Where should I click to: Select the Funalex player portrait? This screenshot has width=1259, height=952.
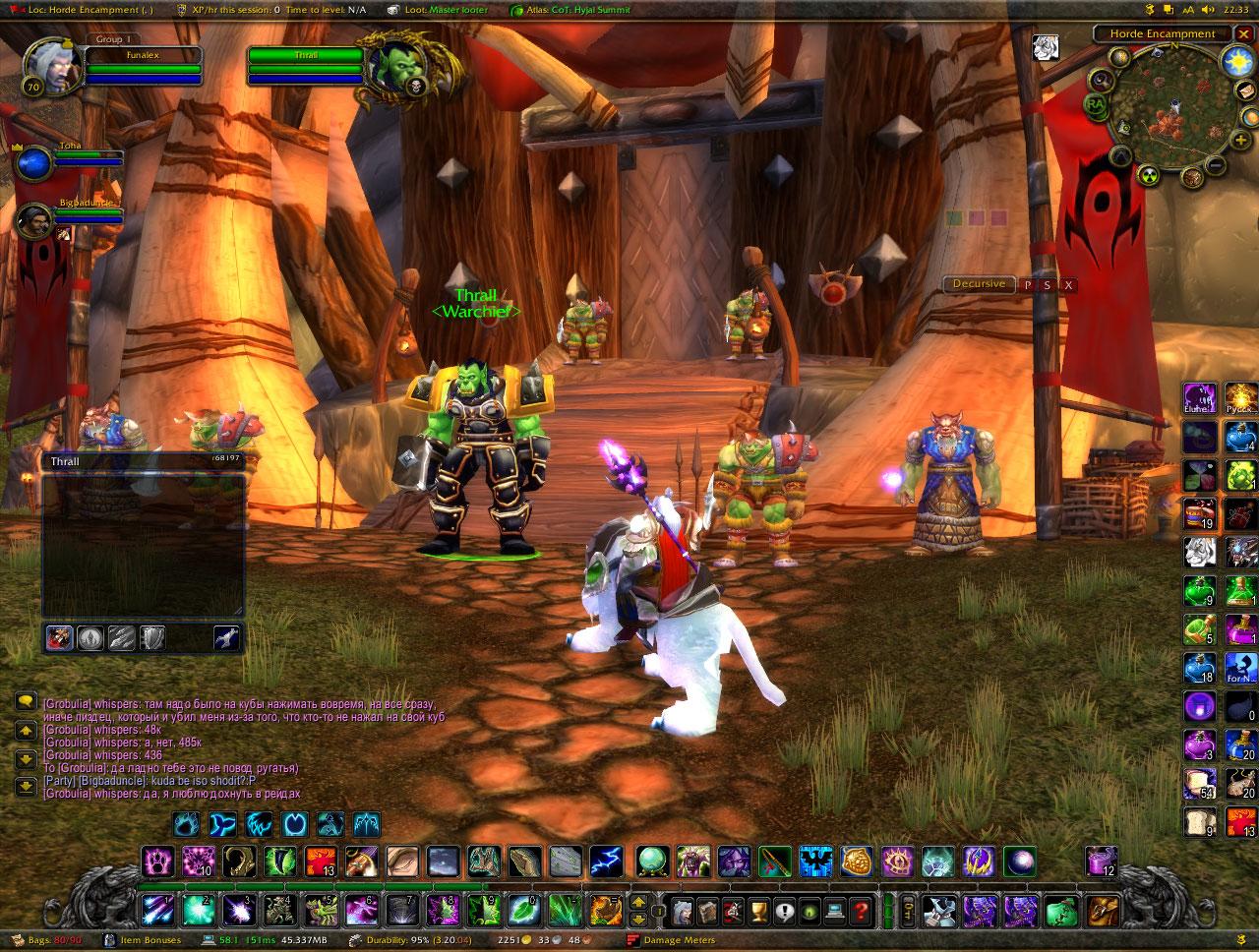click(47, 65)
